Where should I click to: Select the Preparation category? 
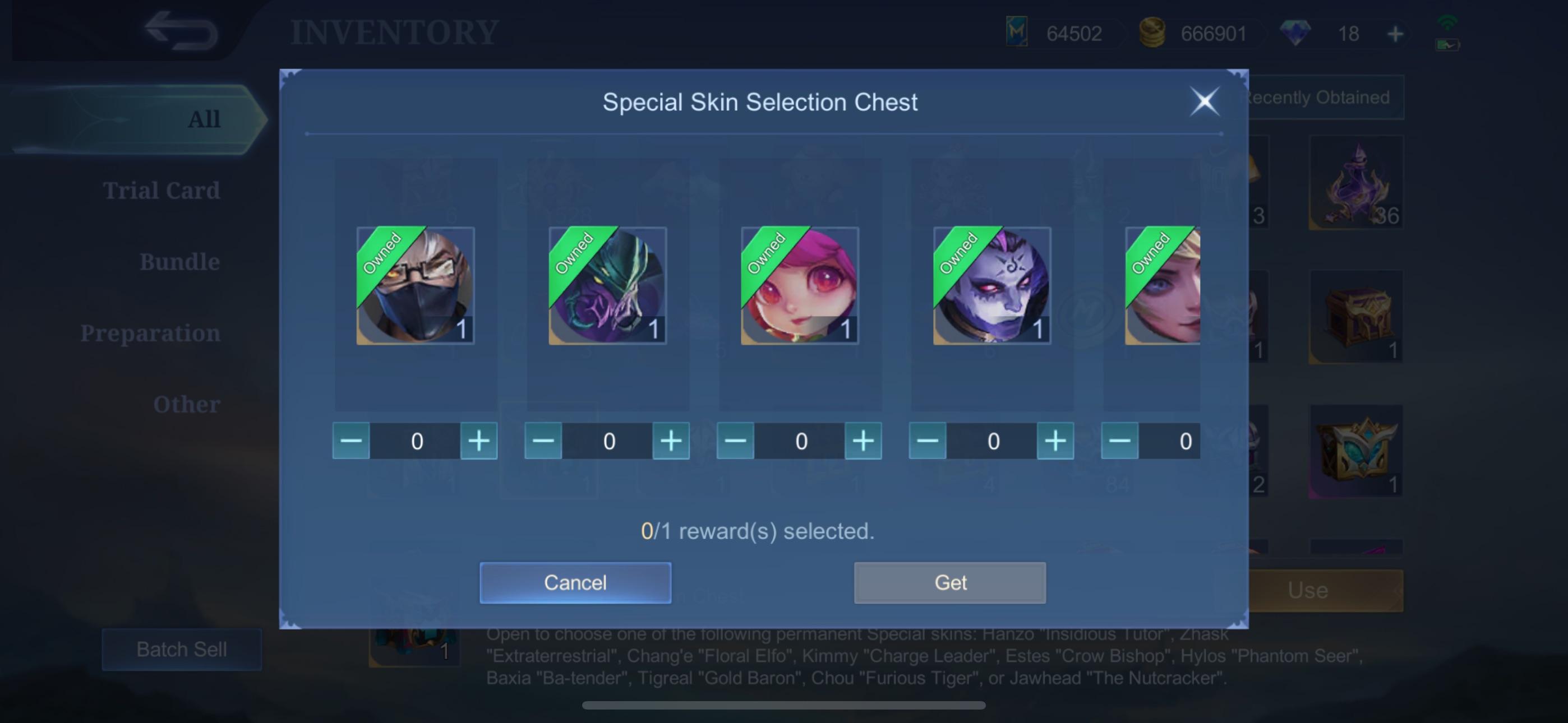[x=151, y=333]
